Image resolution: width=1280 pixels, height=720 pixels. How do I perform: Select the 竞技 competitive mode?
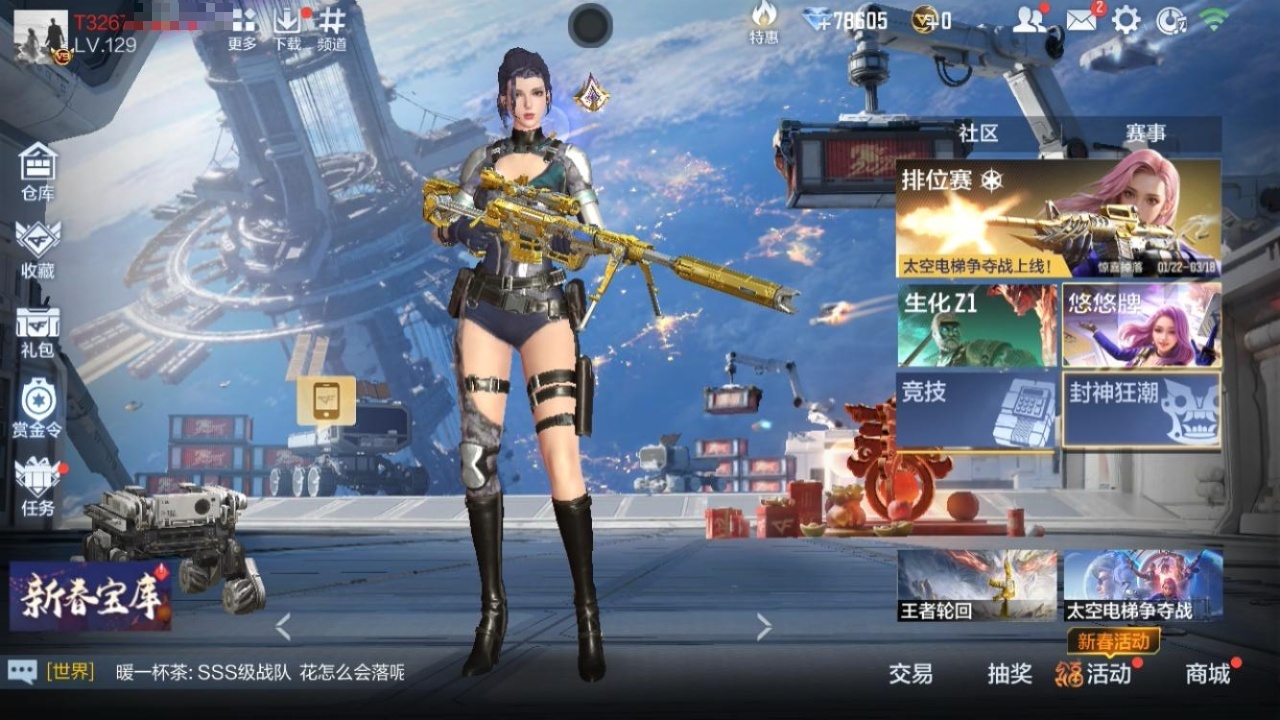point(977,410)
